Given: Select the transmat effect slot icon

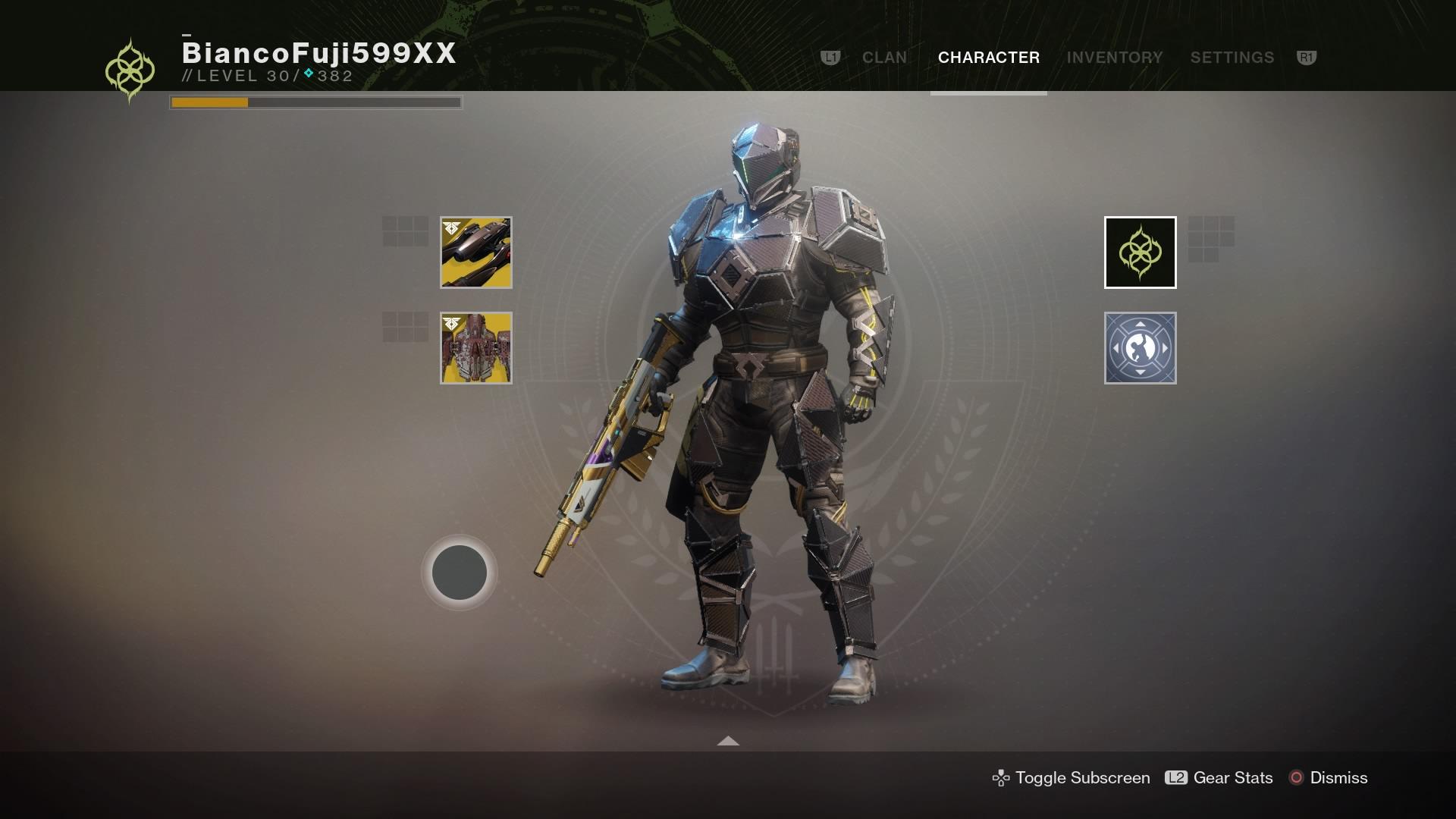Looking at the screenshot, I should 1140,349.
